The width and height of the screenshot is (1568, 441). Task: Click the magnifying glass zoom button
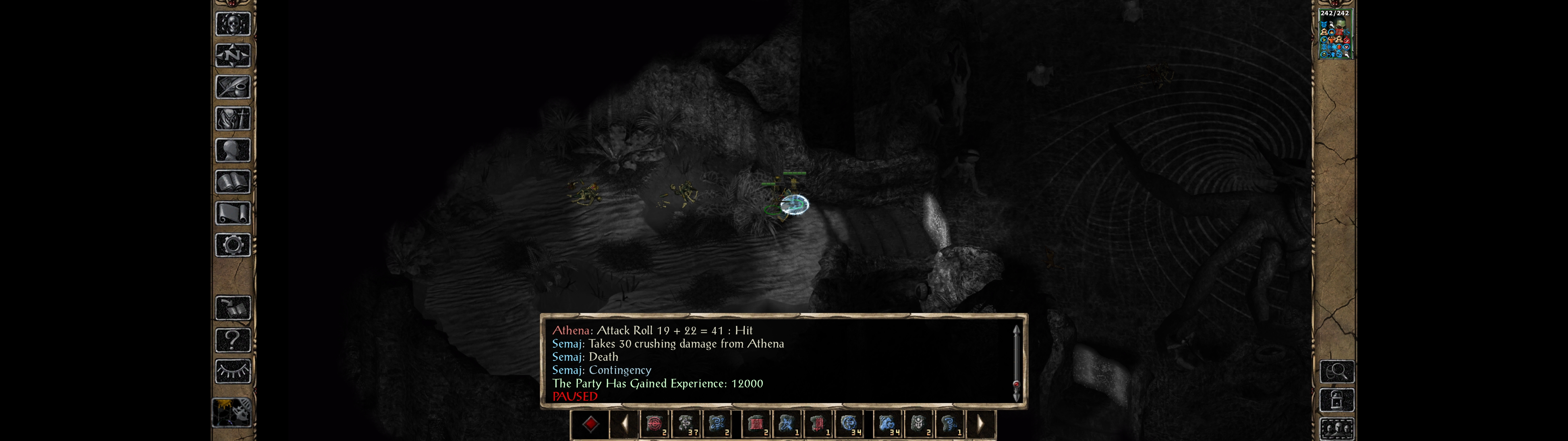(1336, 371)
